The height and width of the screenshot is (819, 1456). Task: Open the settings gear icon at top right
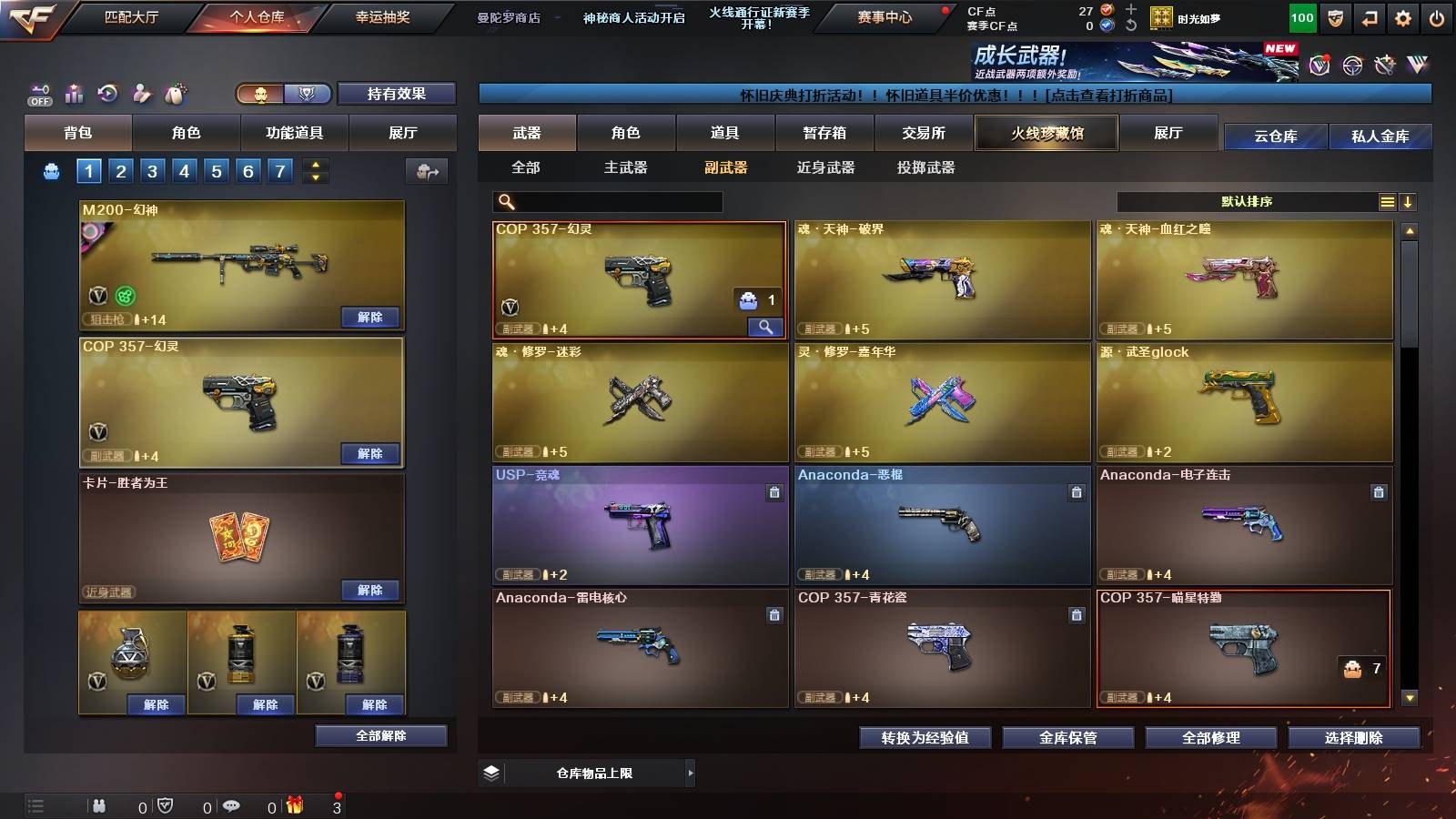[1402, 16]
